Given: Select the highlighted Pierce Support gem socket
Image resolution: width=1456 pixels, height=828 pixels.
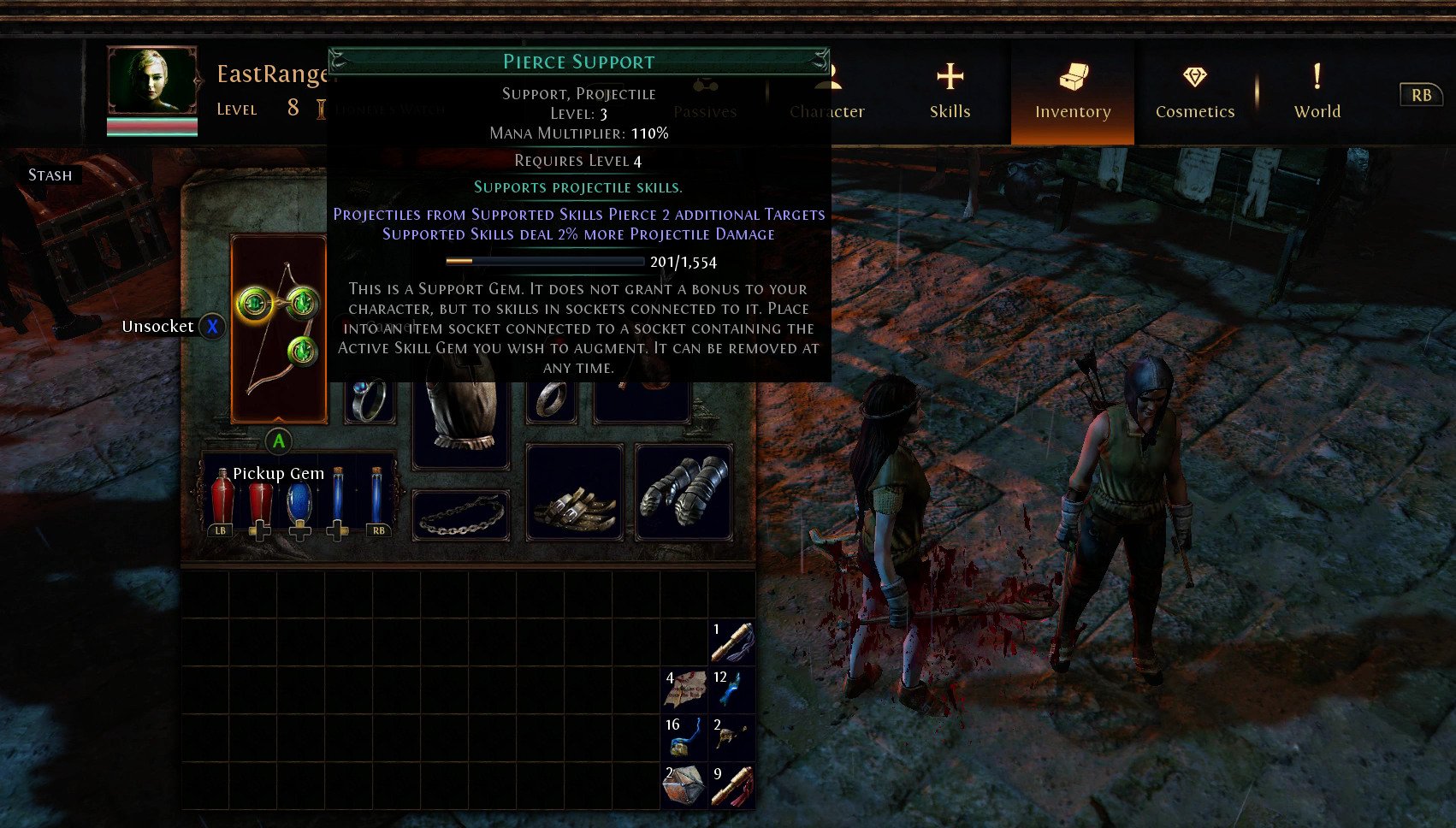Looking at the screenshot, I should 254,303.
